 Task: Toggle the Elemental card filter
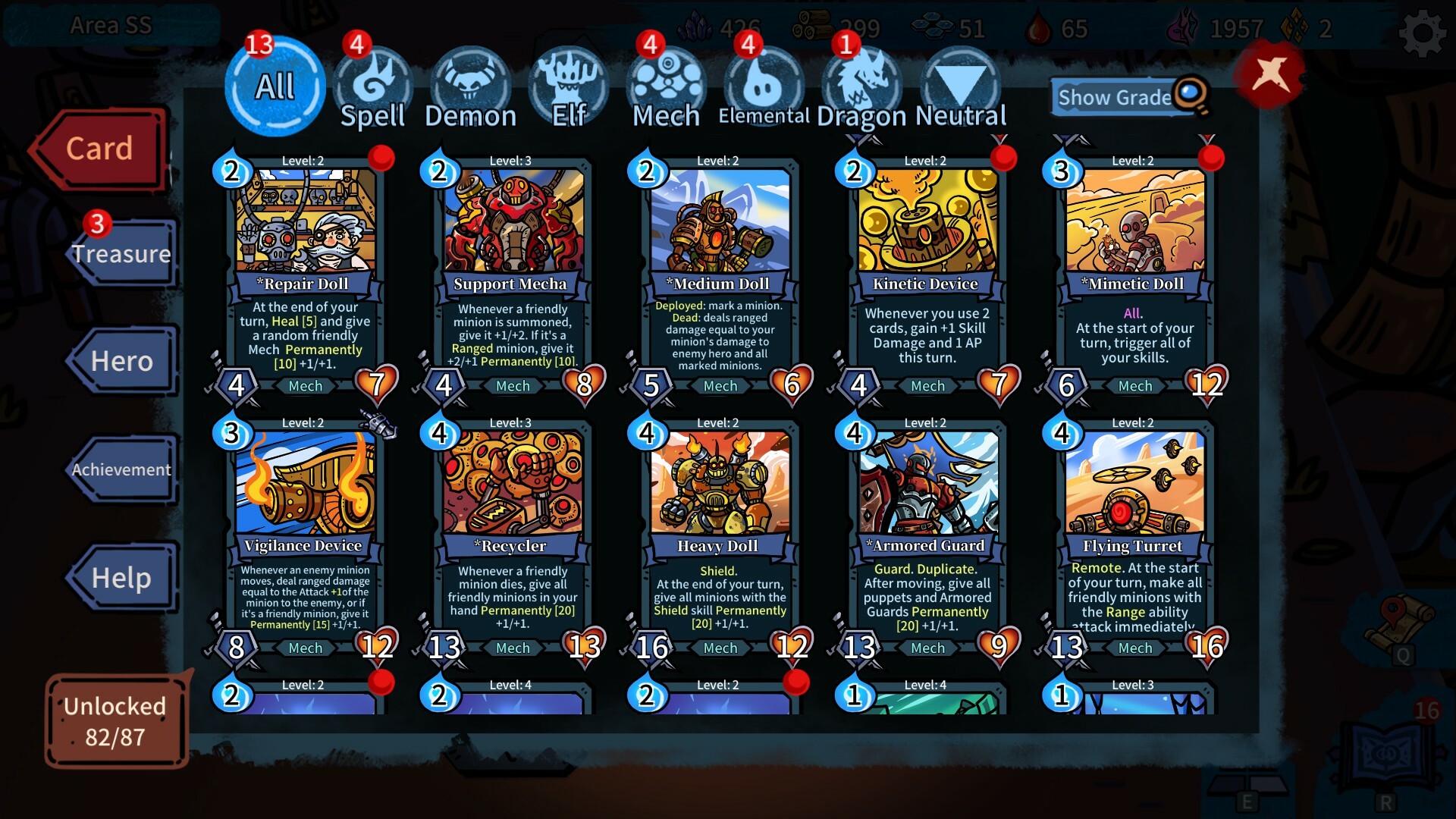pyautogui.click(x=763, y=83)
